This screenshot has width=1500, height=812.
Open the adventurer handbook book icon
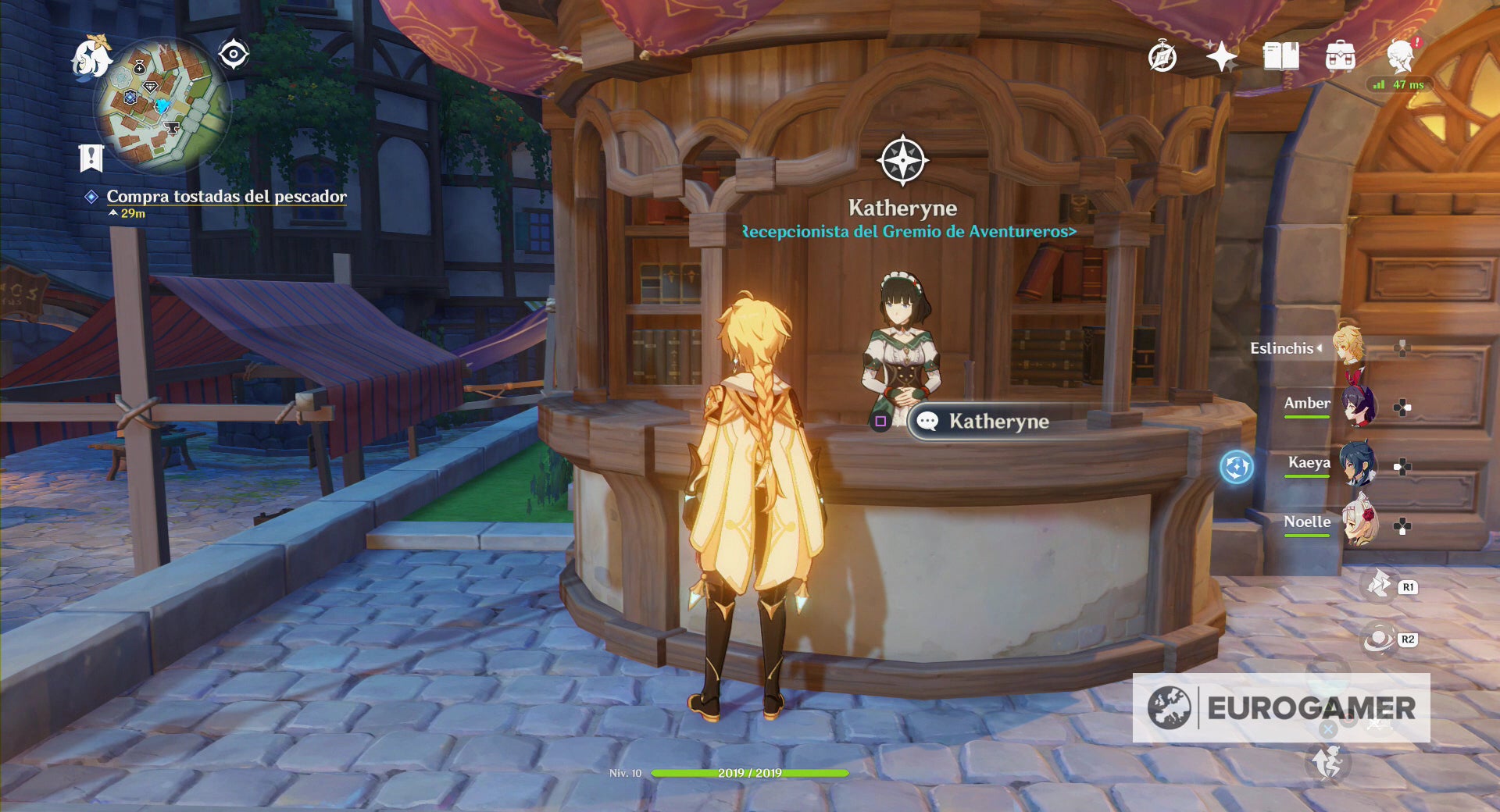[1281, 57]
